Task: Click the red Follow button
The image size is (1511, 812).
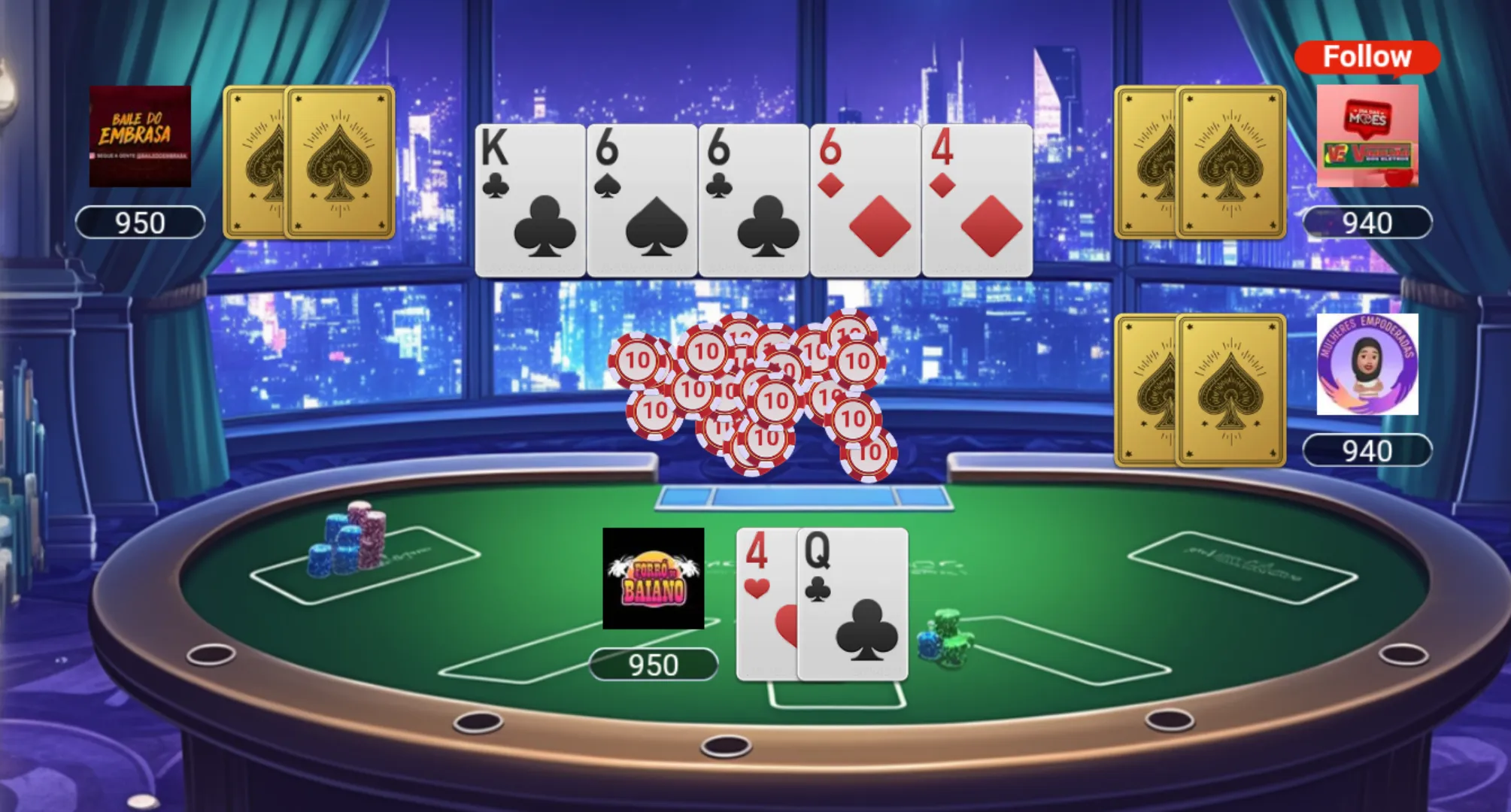Action: 1366,56
